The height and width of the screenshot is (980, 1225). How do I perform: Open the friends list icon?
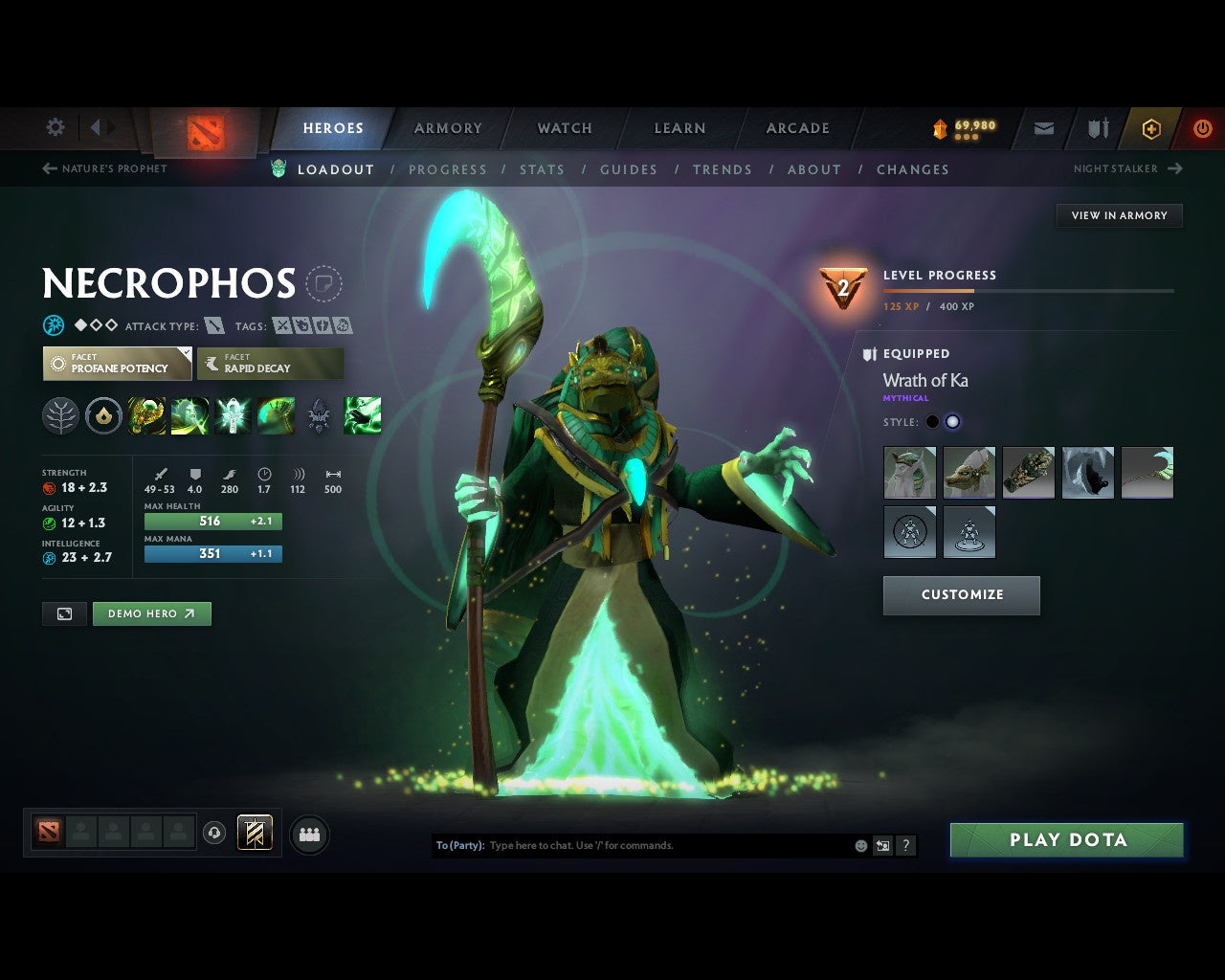pos(308,834)
